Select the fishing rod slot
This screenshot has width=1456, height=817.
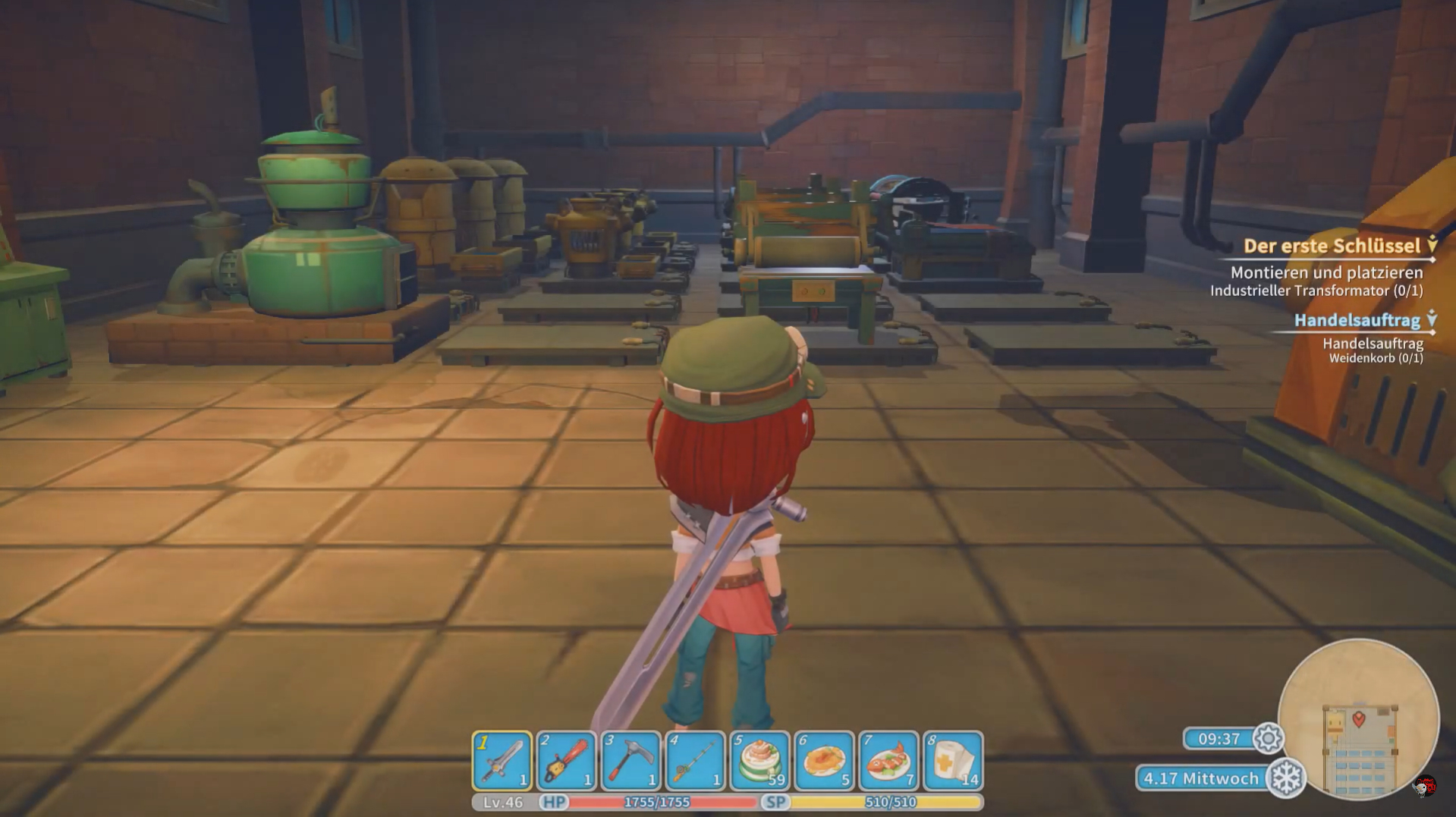pos(695,760)
